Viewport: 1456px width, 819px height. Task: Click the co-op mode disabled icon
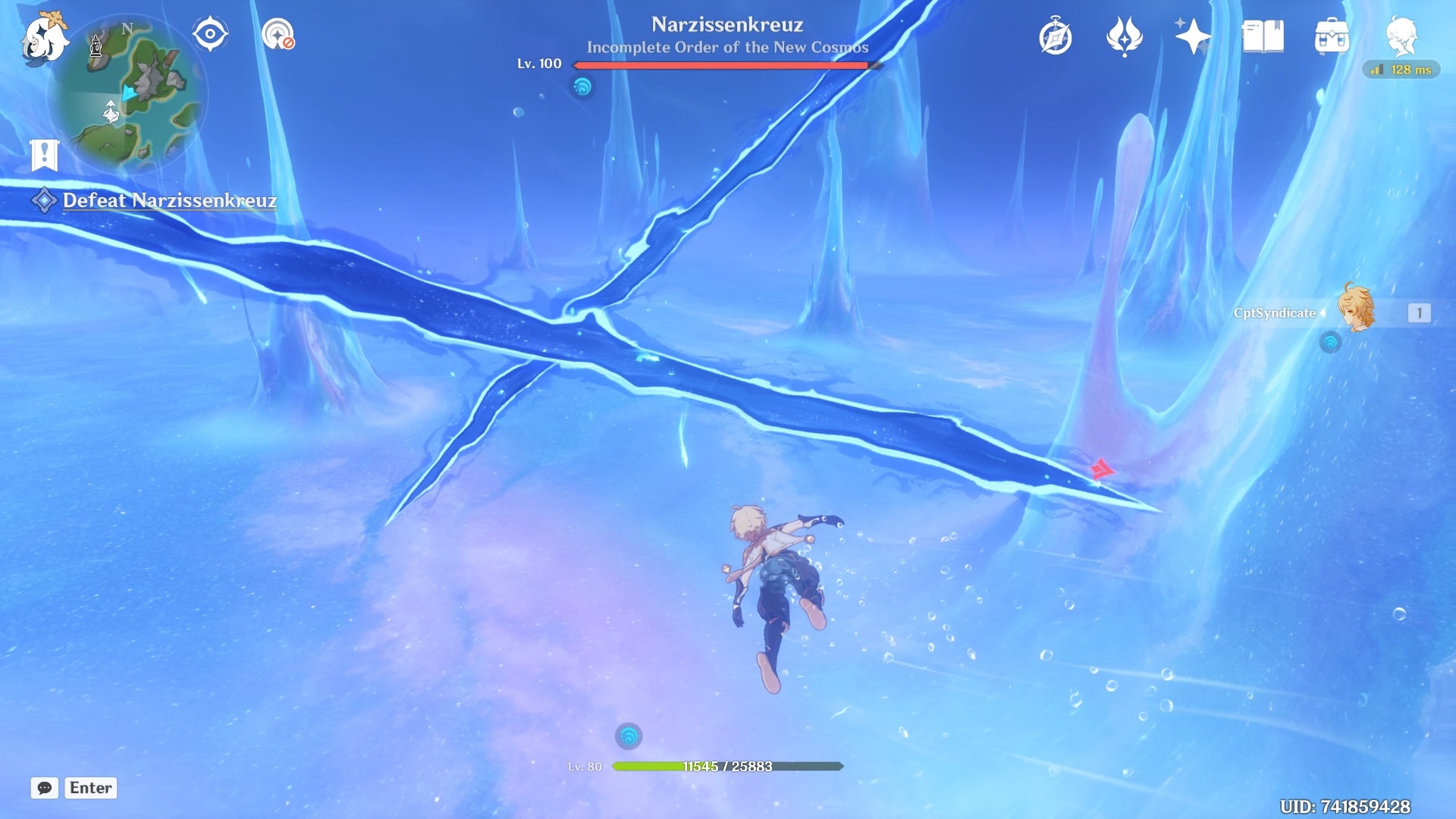[278, 35]
